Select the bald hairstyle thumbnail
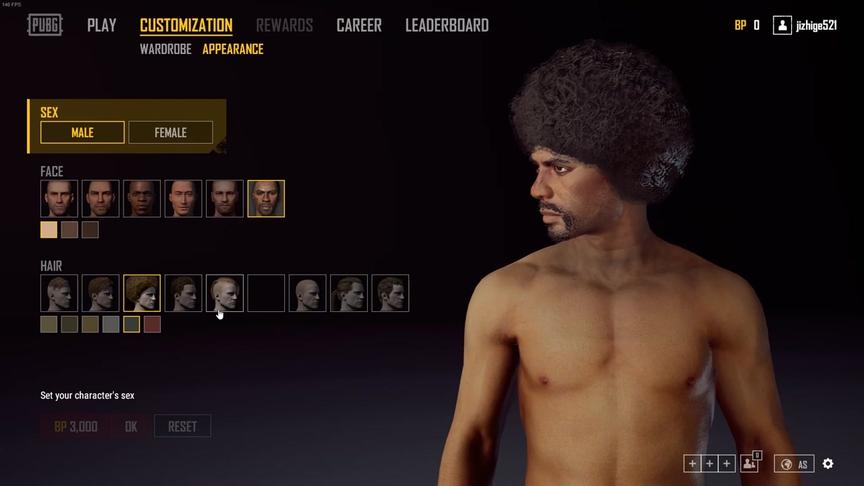Viewport: 864px width, 486px height. (307, 293)
